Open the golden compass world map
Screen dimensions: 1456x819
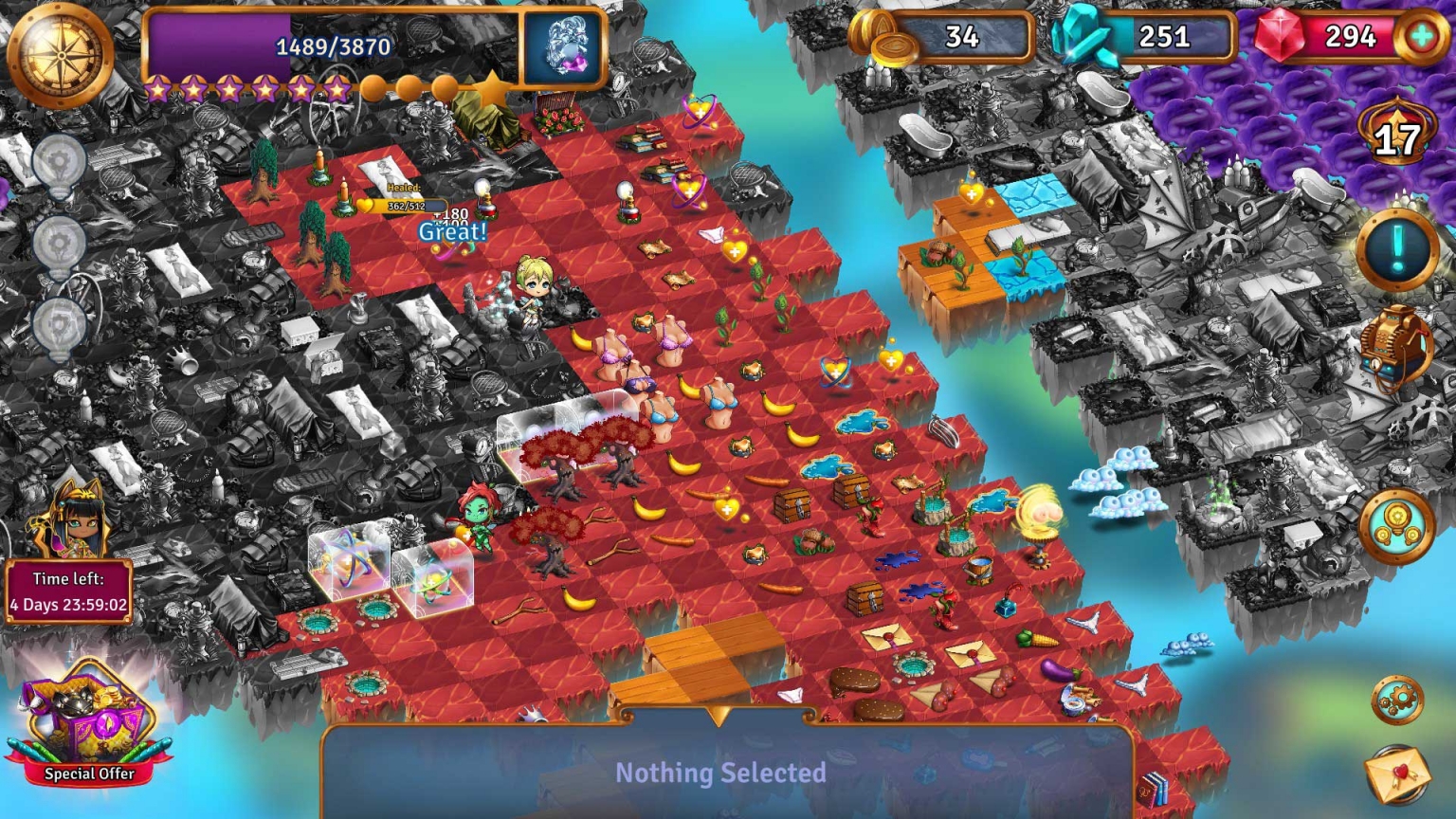[60, 53]
